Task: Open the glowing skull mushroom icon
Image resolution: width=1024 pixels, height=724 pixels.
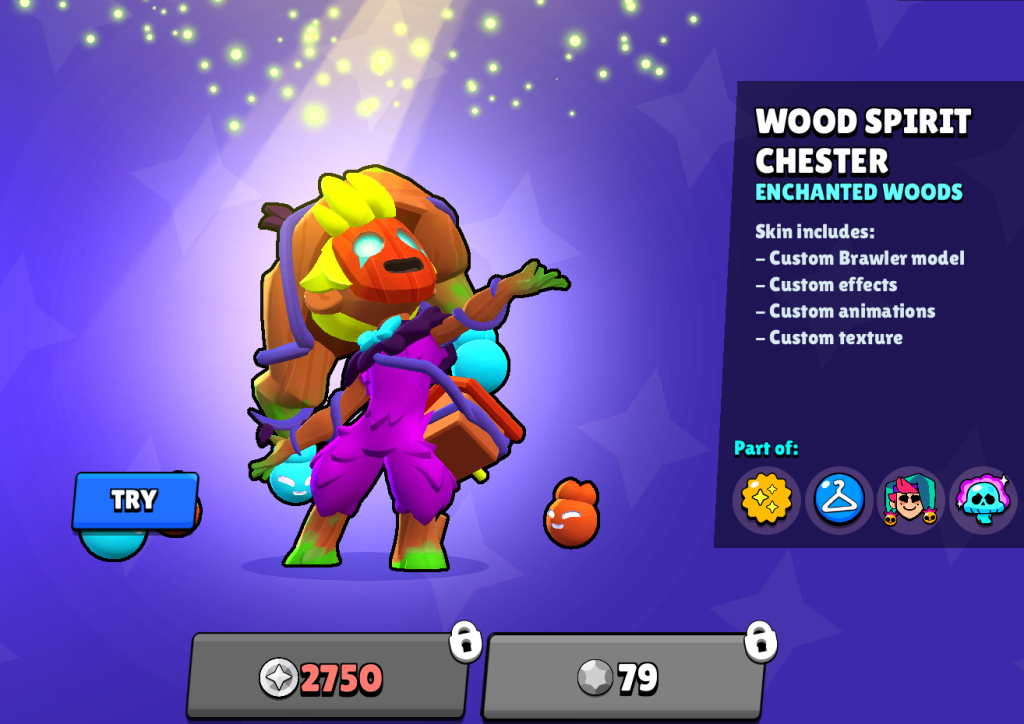Action: coord(982,500)
